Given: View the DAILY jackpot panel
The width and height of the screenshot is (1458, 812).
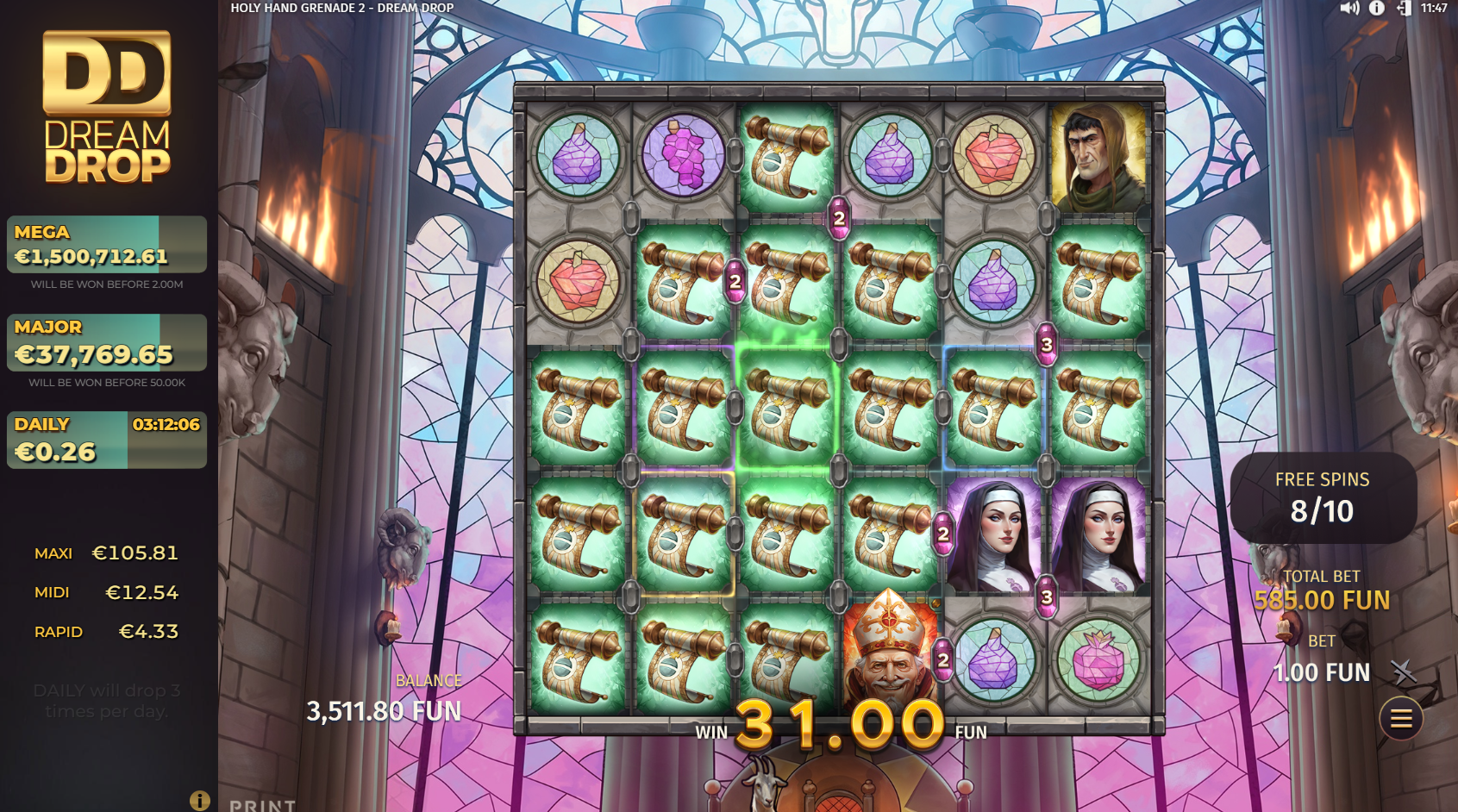Looking at the screenshot, I should click(107, 440).
